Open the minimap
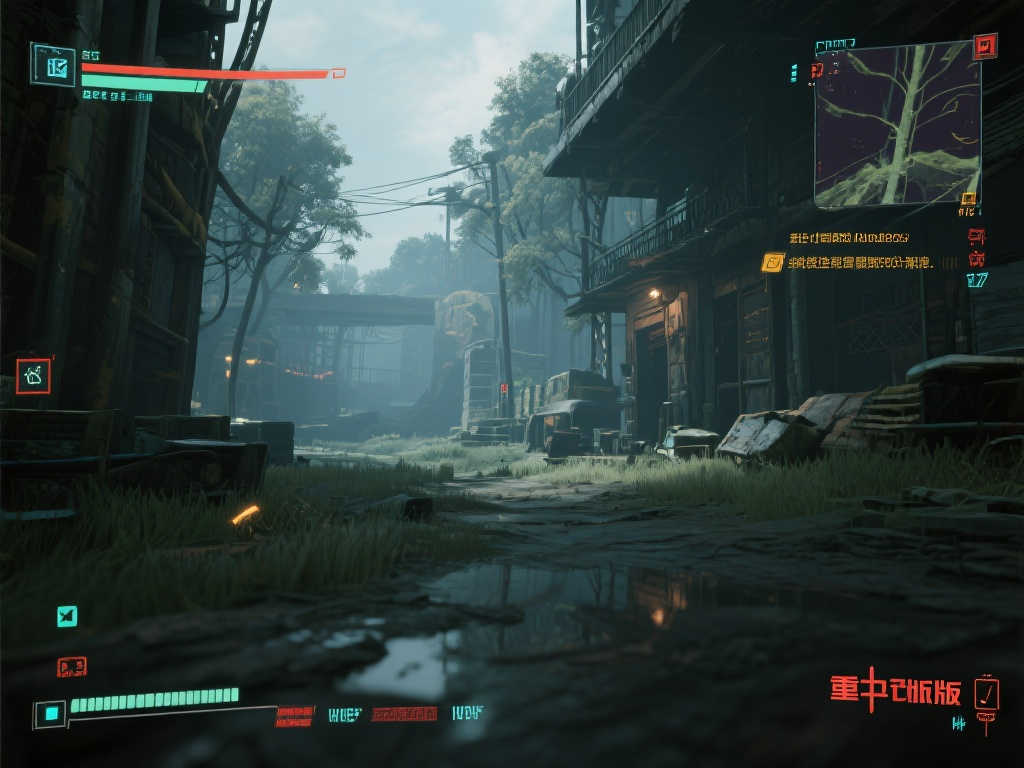 click(897, 124)
